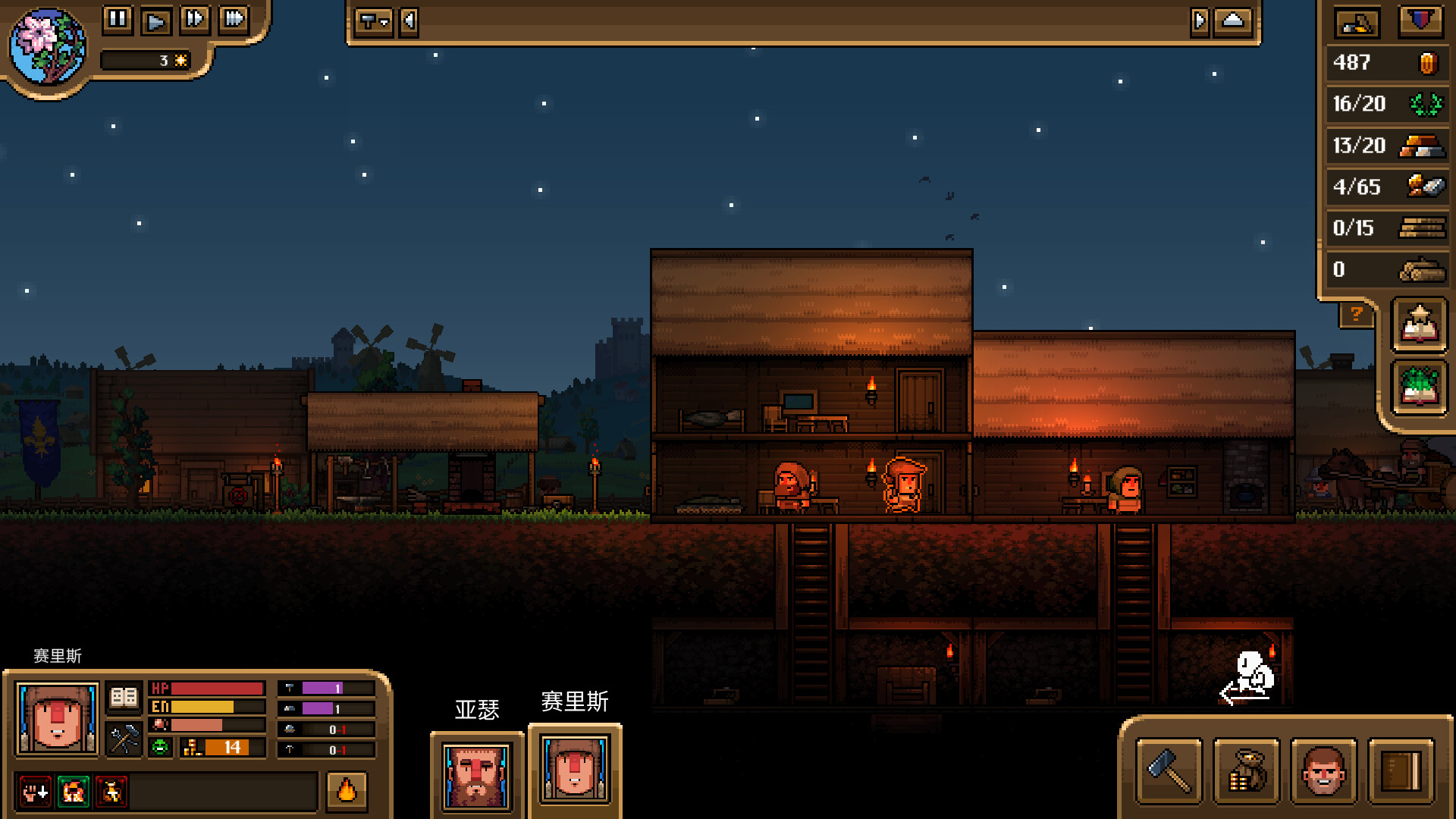Open the heraldic shield banner button
The width and height of the screenshot is (1456, 819).
tap(1420, 21)
